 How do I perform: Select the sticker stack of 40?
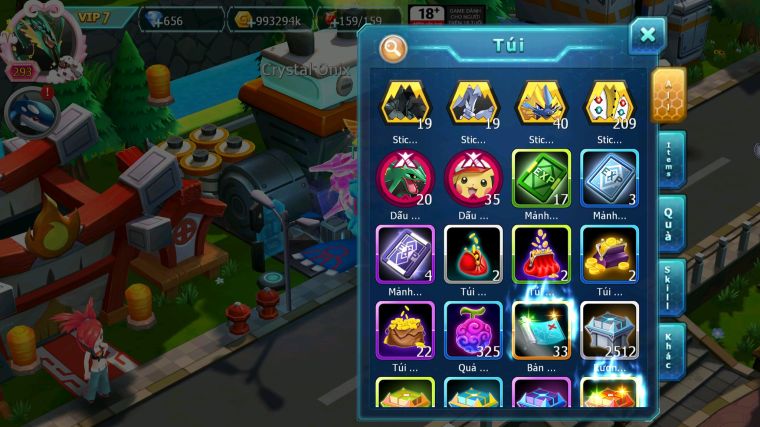(x=542, y=102)
